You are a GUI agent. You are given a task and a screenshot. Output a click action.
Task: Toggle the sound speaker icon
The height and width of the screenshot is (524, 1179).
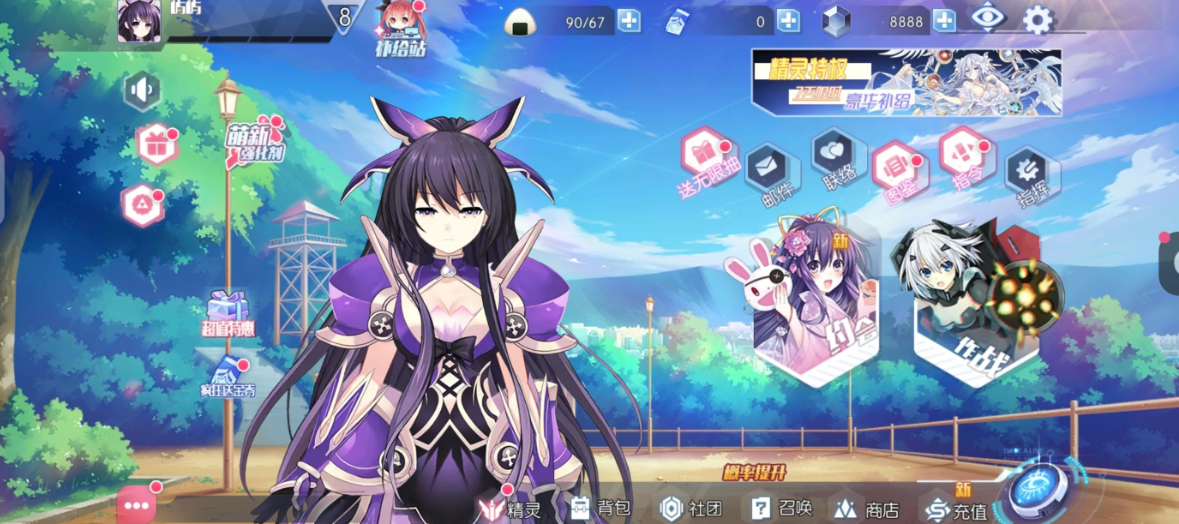pyautogui.click(x=143, y=91)
